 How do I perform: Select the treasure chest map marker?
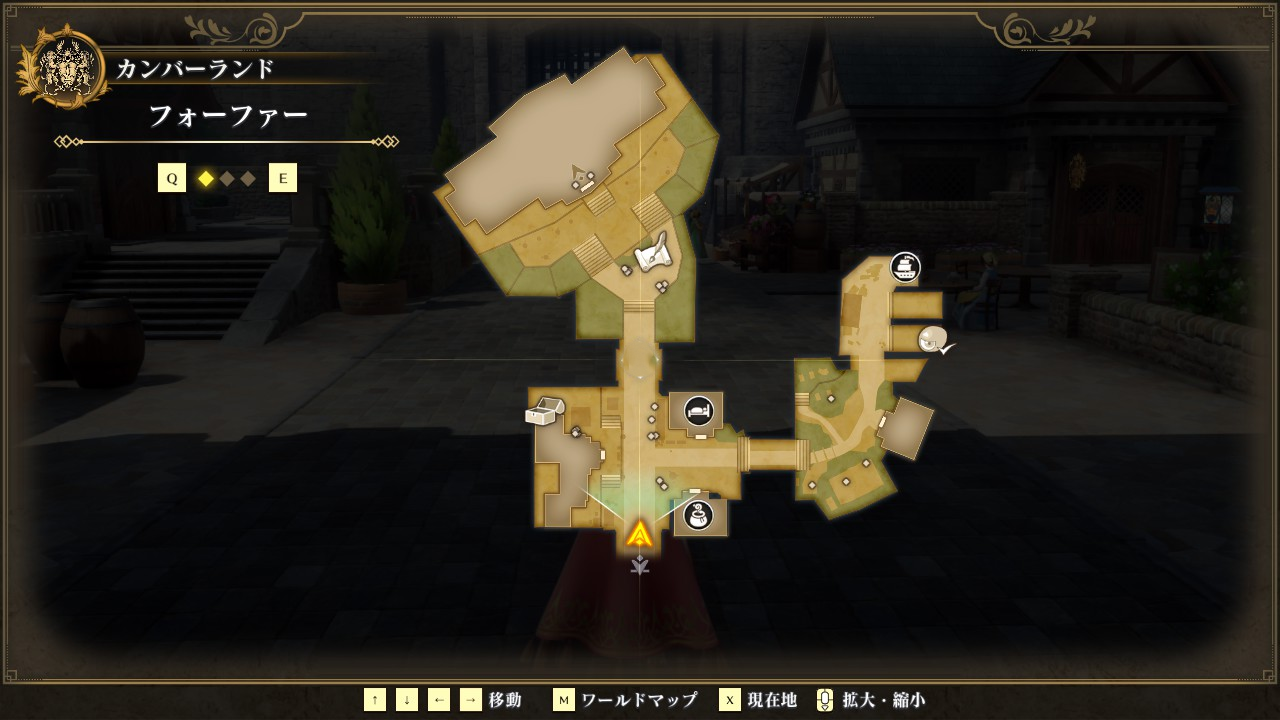tap(545, 411)
